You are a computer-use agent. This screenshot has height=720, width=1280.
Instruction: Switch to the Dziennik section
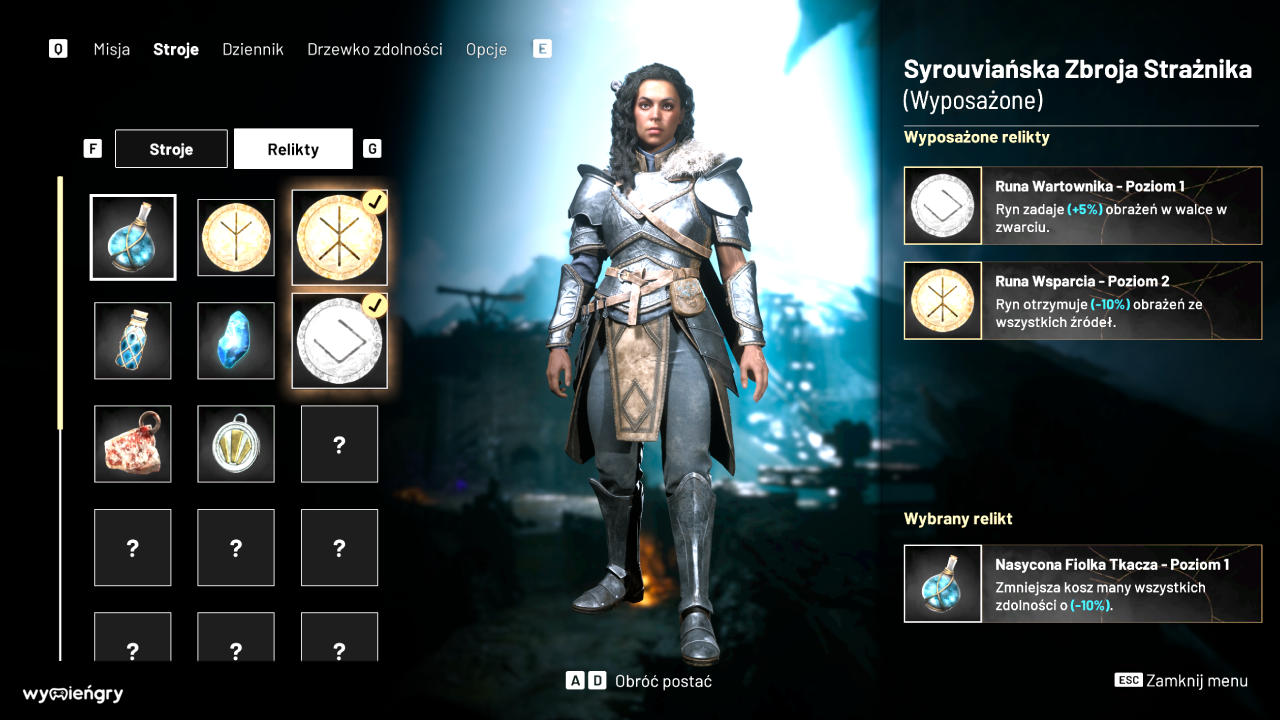tap(253, 49)
